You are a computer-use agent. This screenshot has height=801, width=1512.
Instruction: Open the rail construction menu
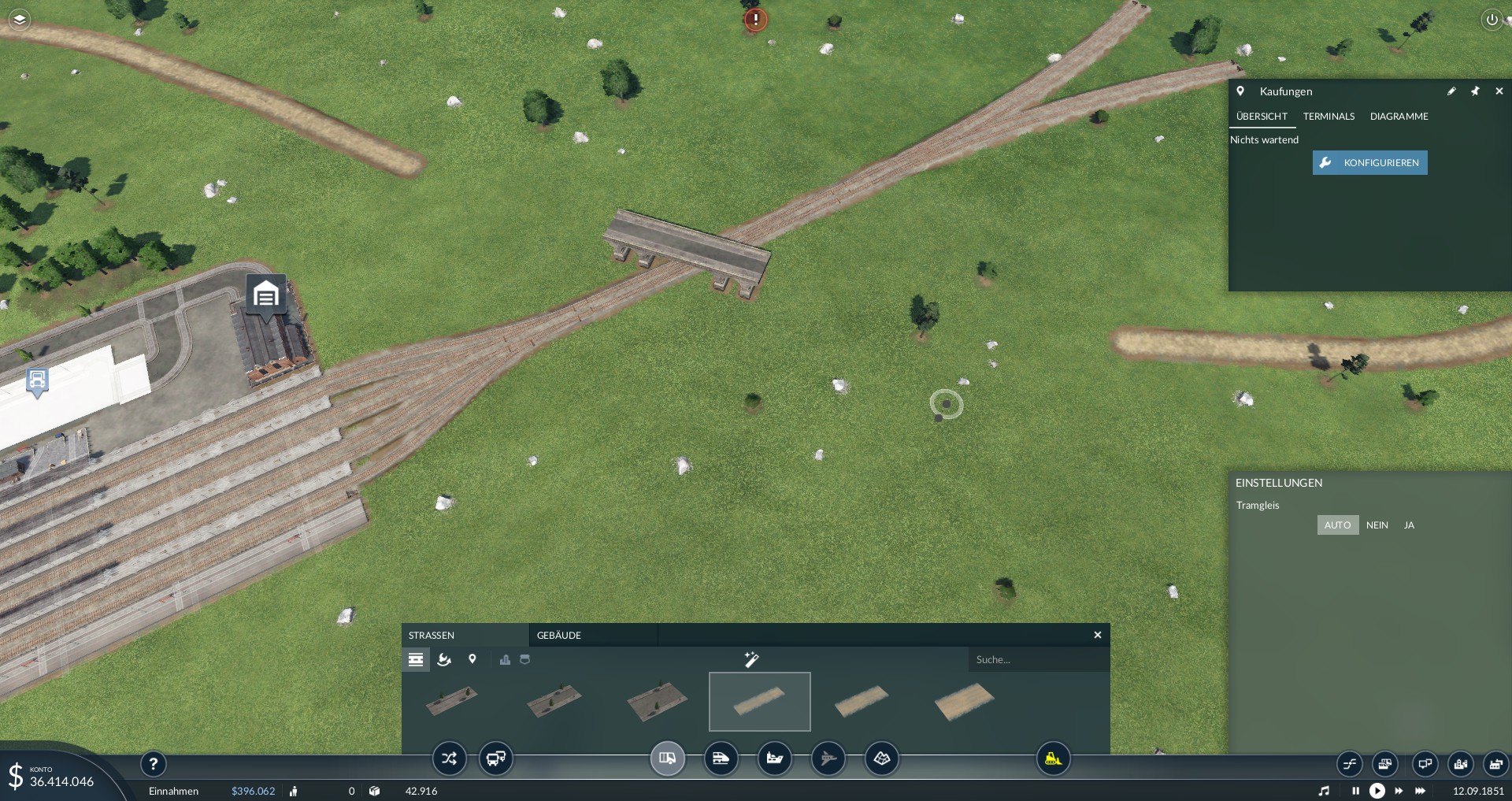(721, 759)
